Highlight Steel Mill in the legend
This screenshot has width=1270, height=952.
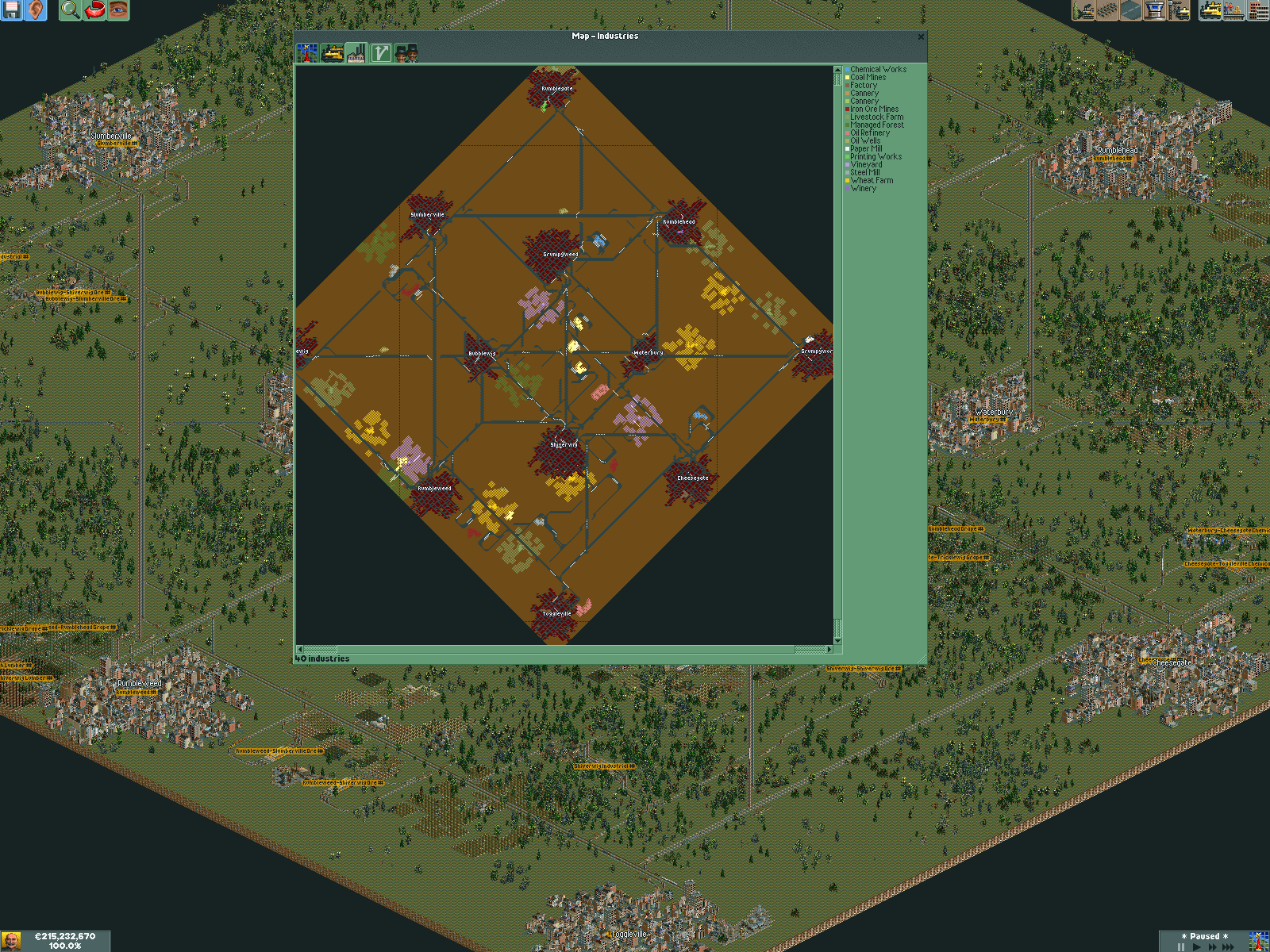[864, 173]
